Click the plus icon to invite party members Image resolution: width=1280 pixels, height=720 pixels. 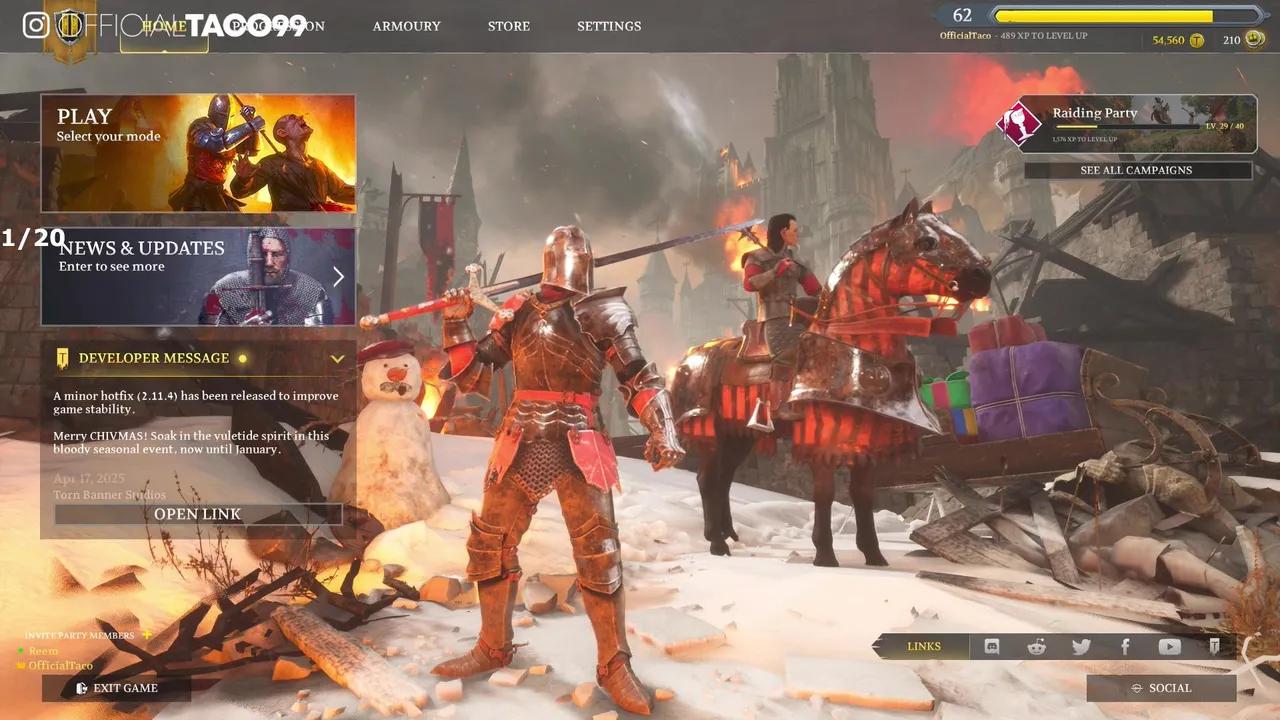pyautogui.click(x=146, y=635)
